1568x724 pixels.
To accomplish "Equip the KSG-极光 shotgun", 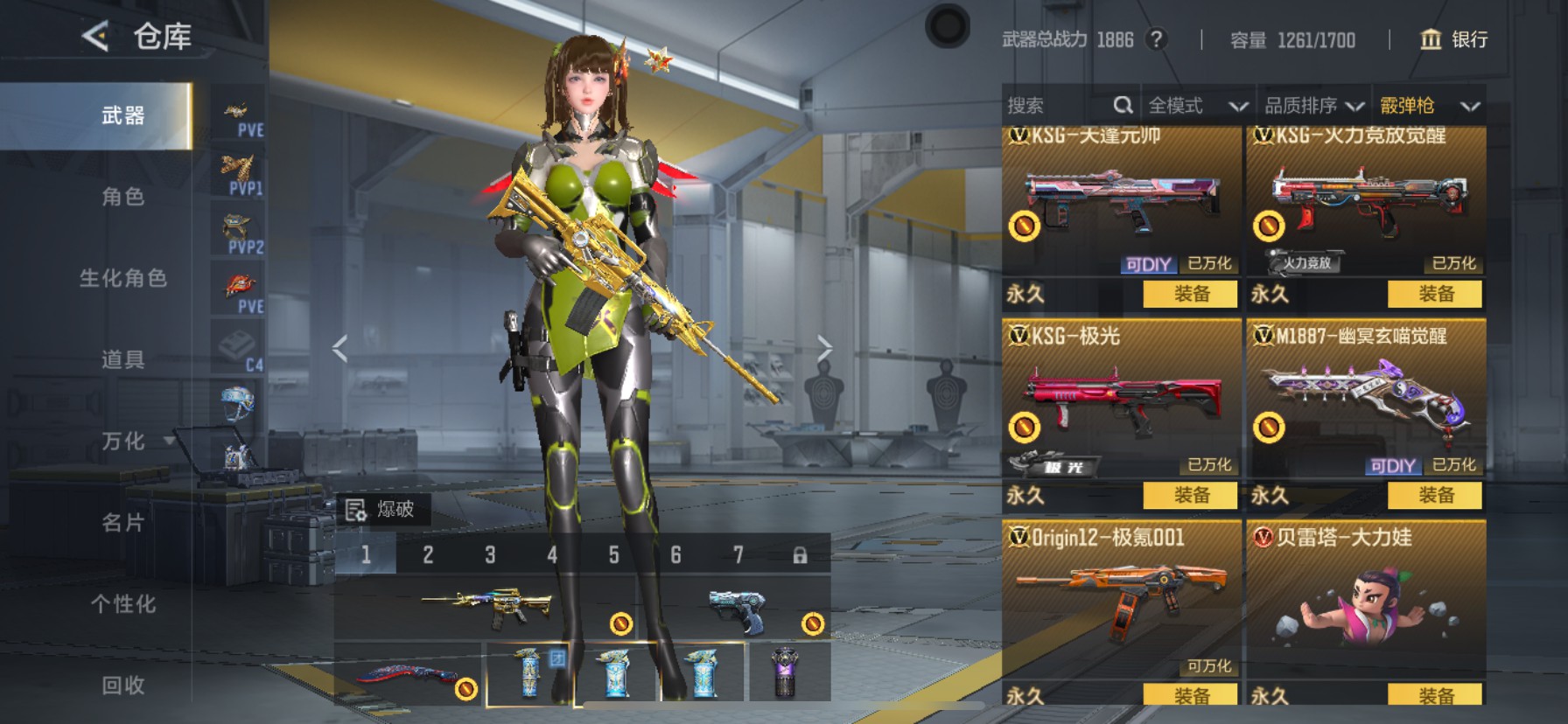I will pos(1191,496).
